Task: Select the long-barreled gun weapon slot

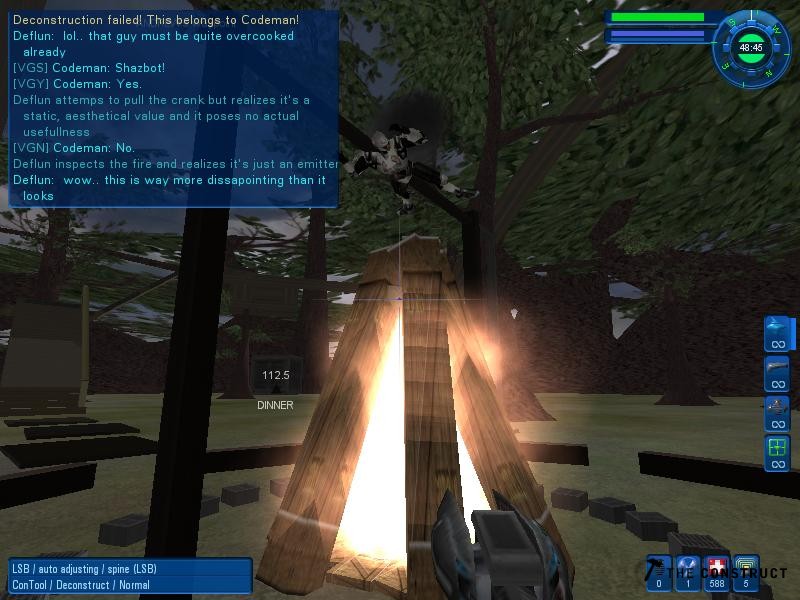Action: [776, 373]
